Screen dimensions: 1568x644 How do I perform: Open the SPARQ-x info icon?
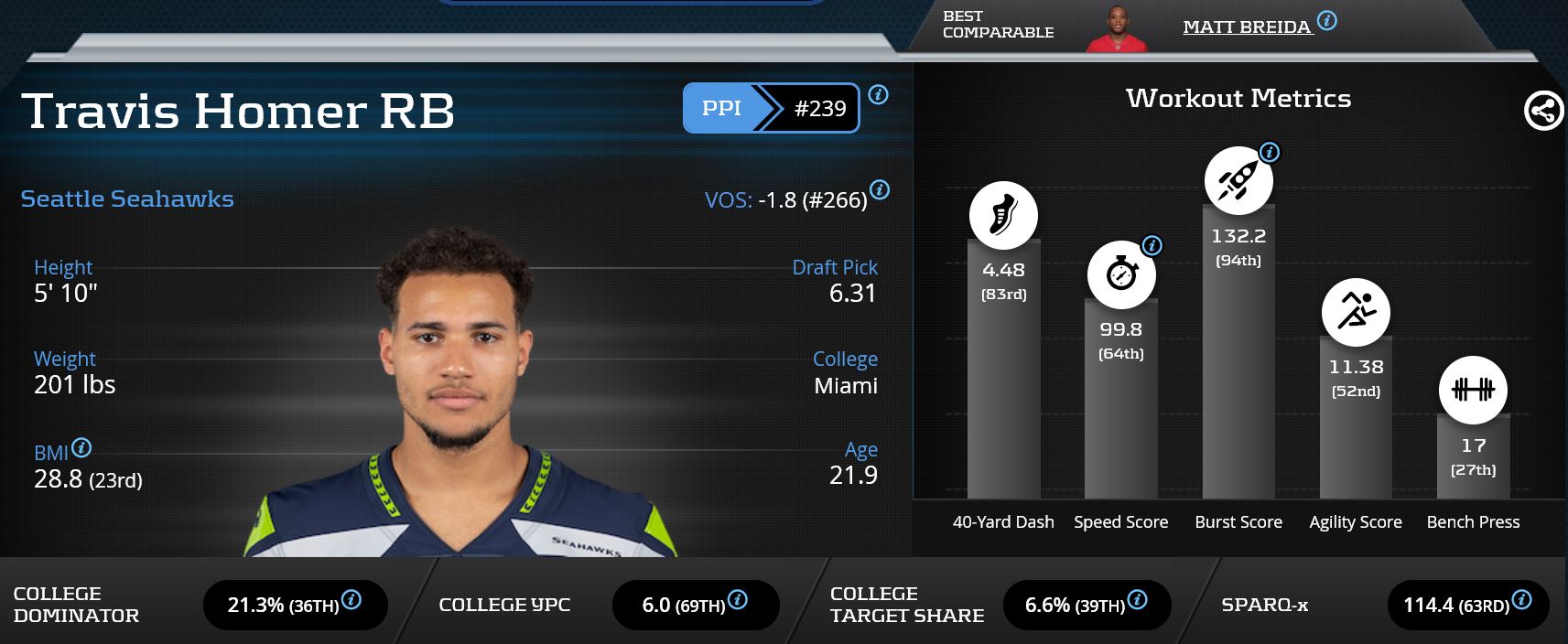[1522, 600]
